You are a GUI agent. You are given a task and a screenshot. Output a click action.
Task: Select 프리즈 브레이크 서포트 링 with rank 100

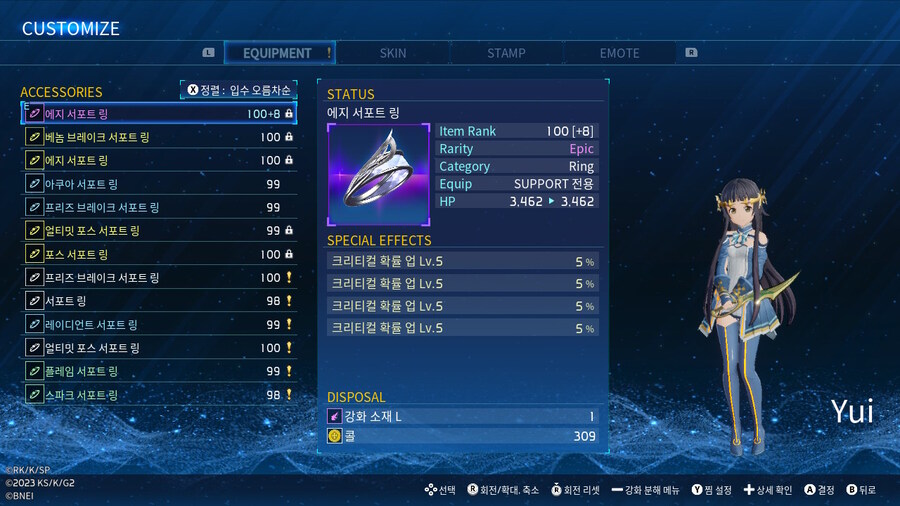(159, 277)
